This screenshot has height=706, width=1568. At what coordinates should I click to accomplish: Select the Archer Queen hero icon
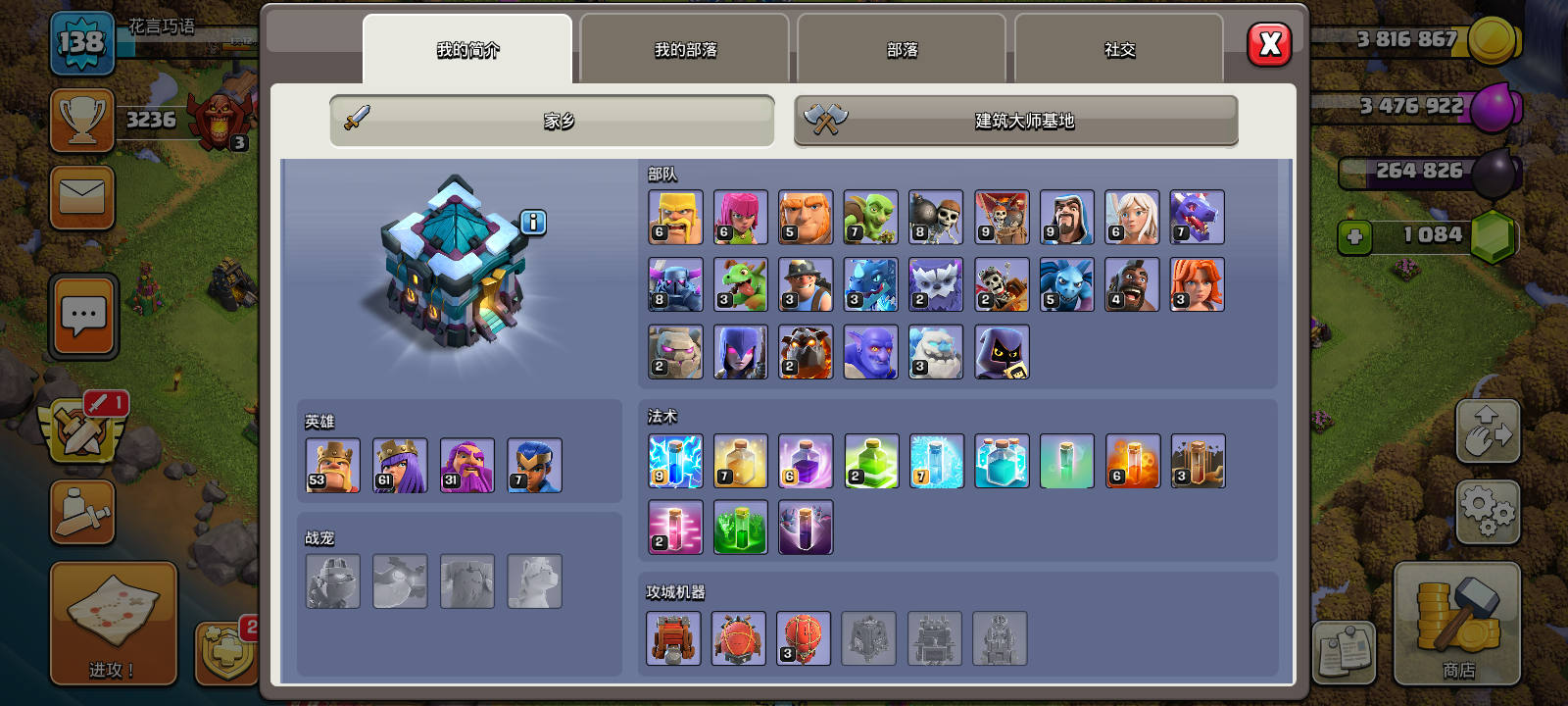[399, 464]
